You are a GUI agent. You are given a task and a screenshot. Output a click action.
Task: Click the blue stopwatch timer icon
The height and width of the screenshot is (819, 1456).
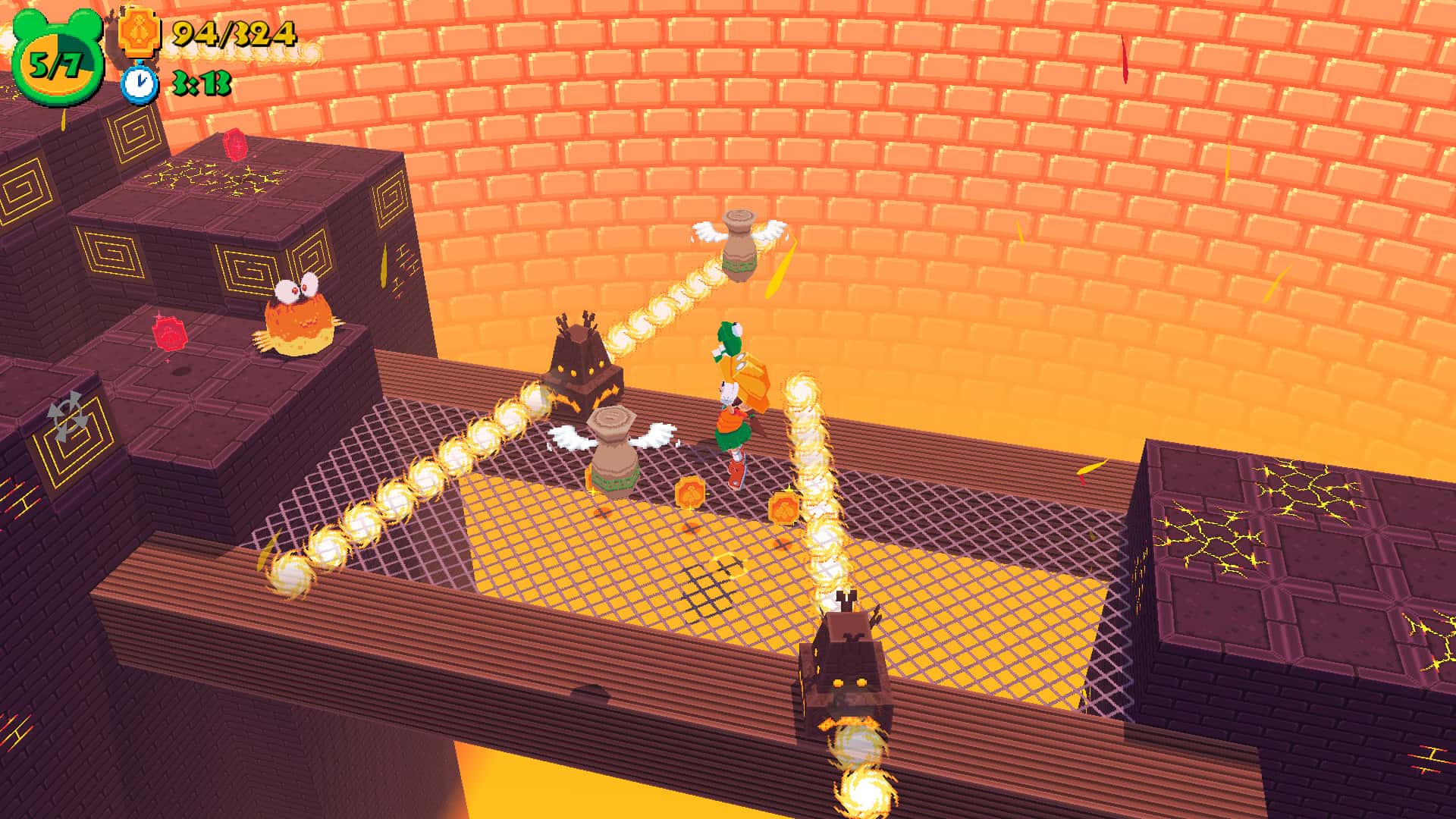(138, 84)
